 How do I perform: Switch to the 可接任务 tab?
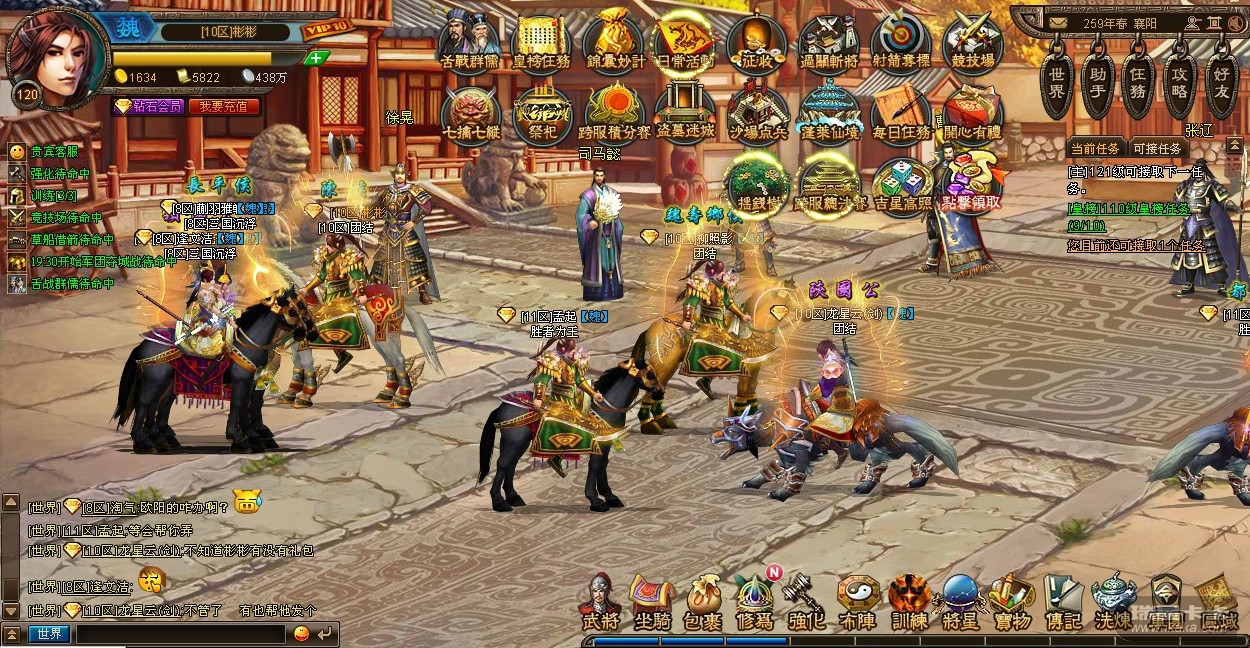click(1157, 149)
